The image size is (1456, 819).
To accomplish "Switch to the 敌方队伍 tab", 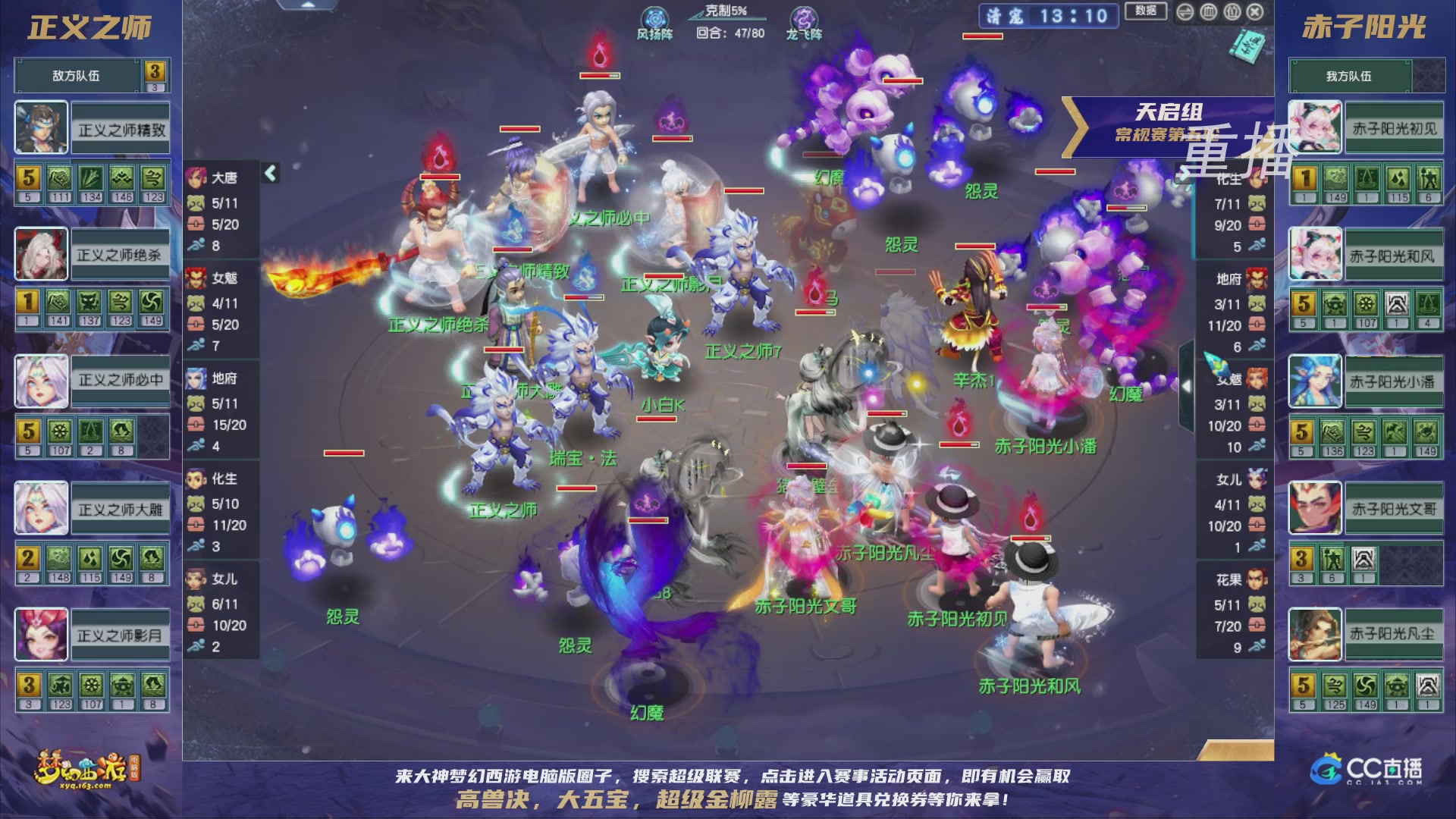I will (76, 75).
